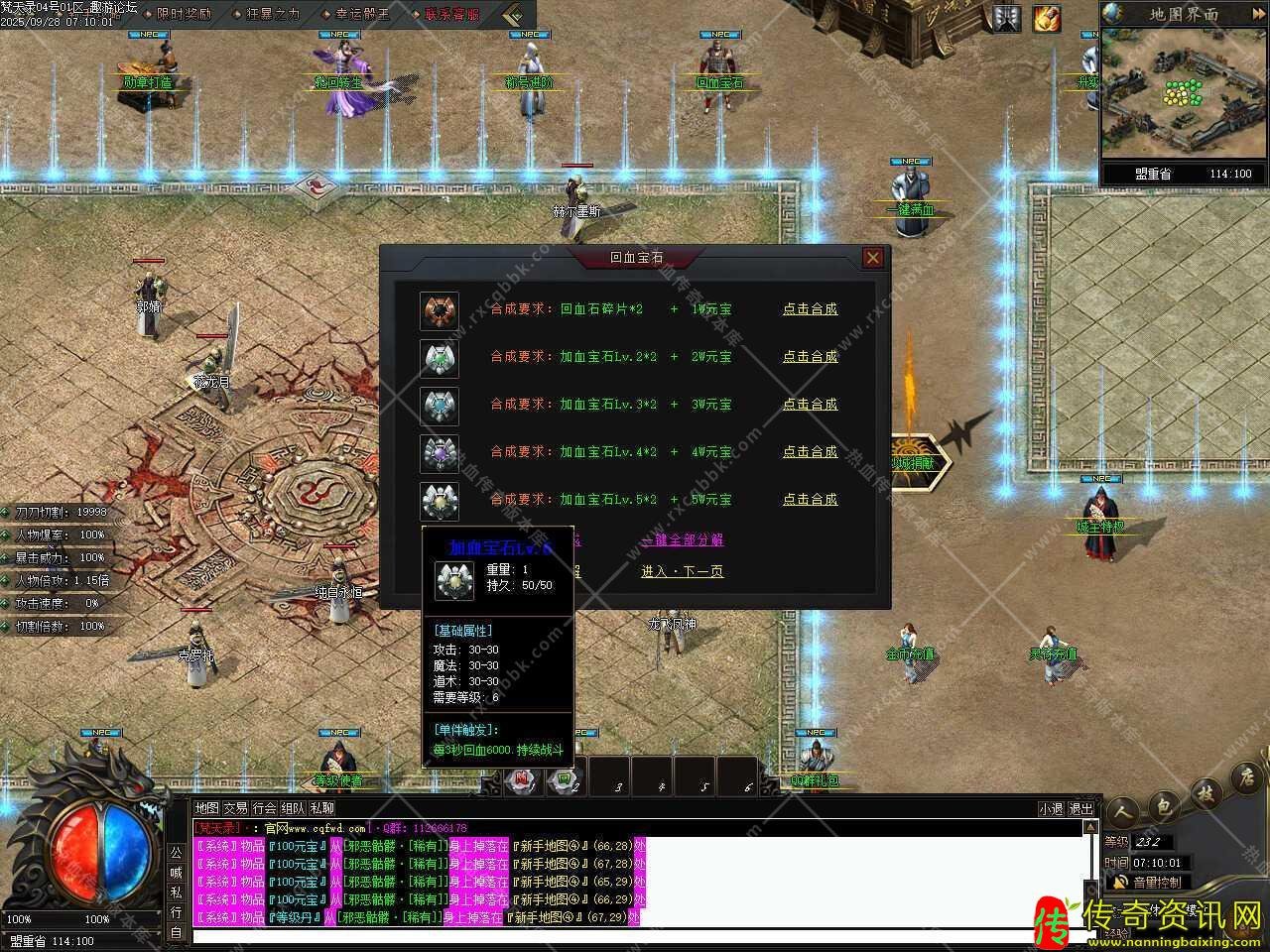Switch chat to the 行会 guild tab
The image size is (1270, 952).
tap(264, 808)
